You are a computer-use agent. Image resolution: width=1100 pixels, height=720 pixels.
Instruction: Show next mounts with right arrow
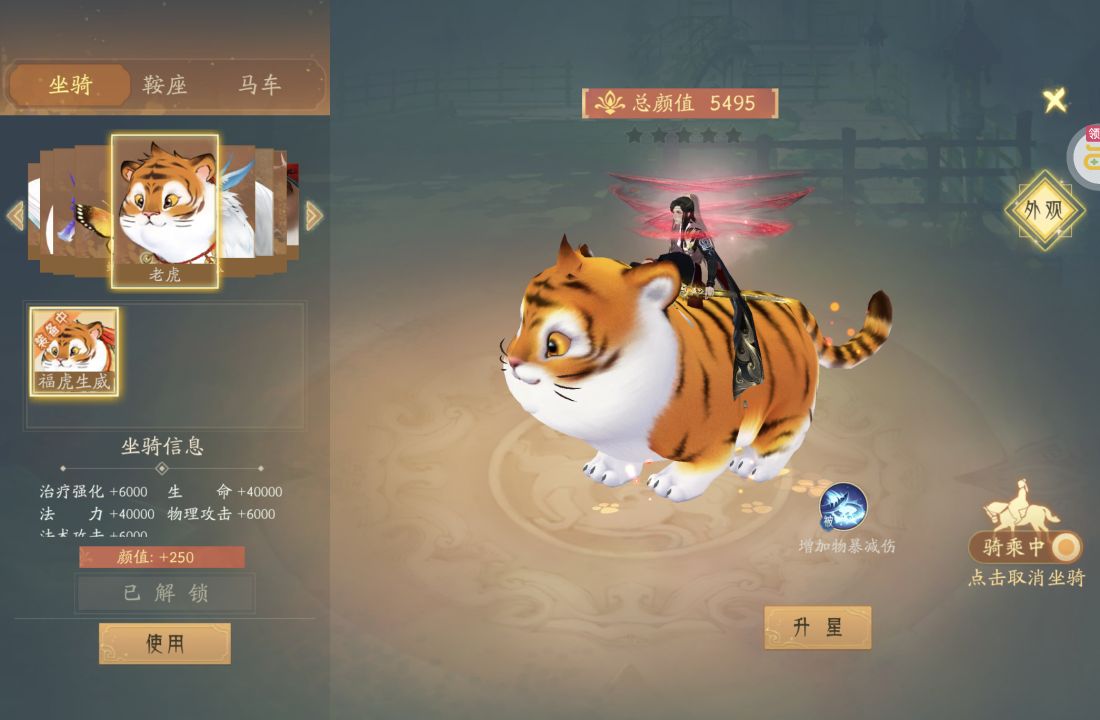[314, 215]
